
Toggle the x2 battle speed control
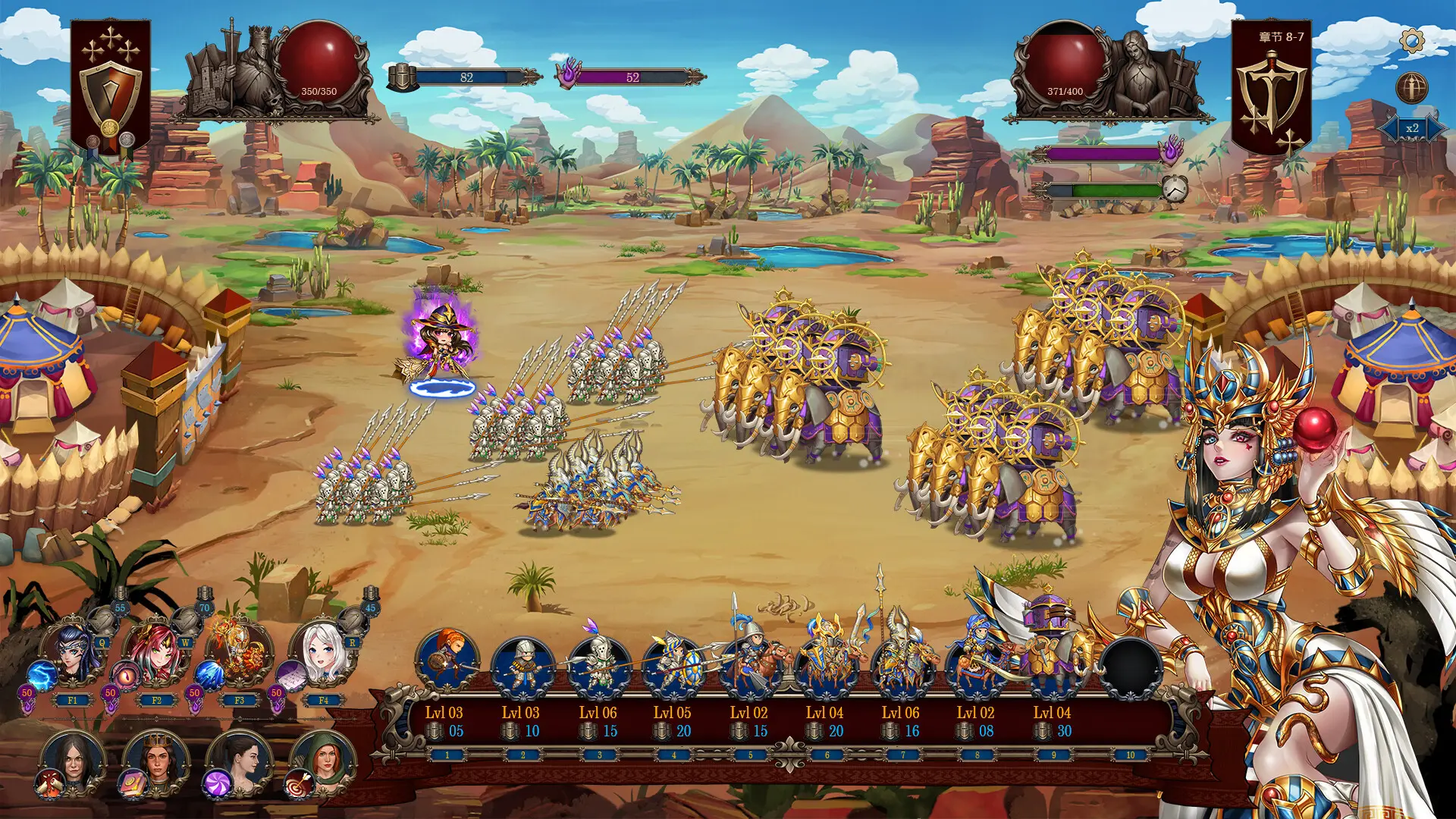(x=1410, y=129)
